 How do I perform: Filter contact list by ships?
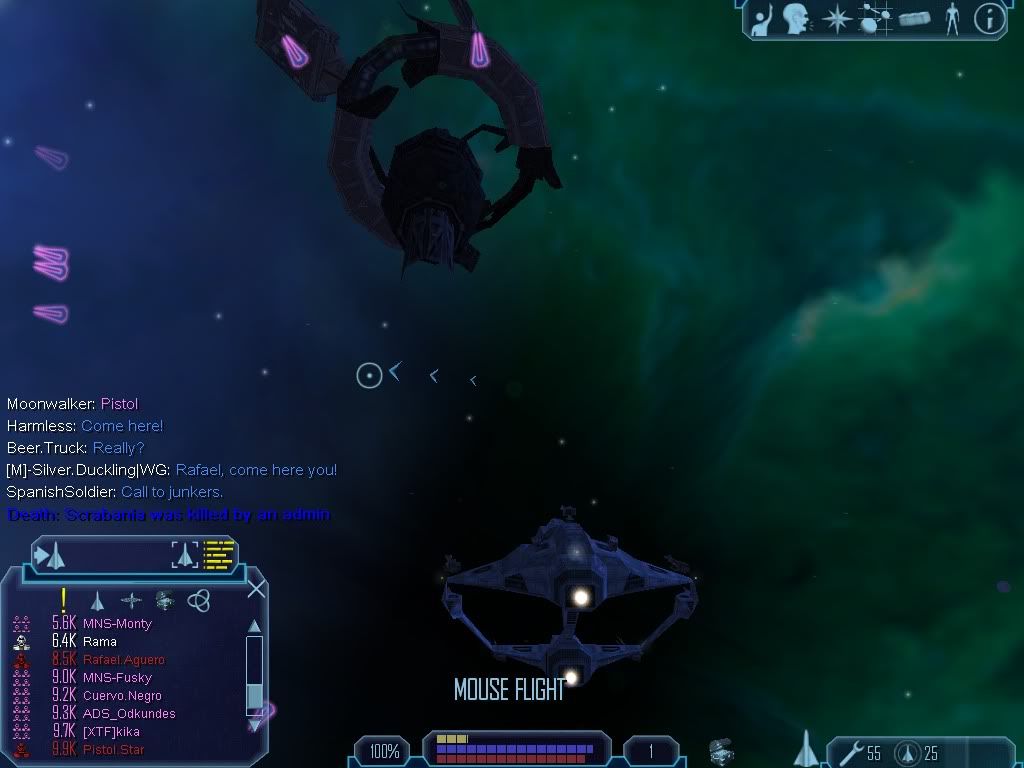pyautogui.click(x=97, y=601)
